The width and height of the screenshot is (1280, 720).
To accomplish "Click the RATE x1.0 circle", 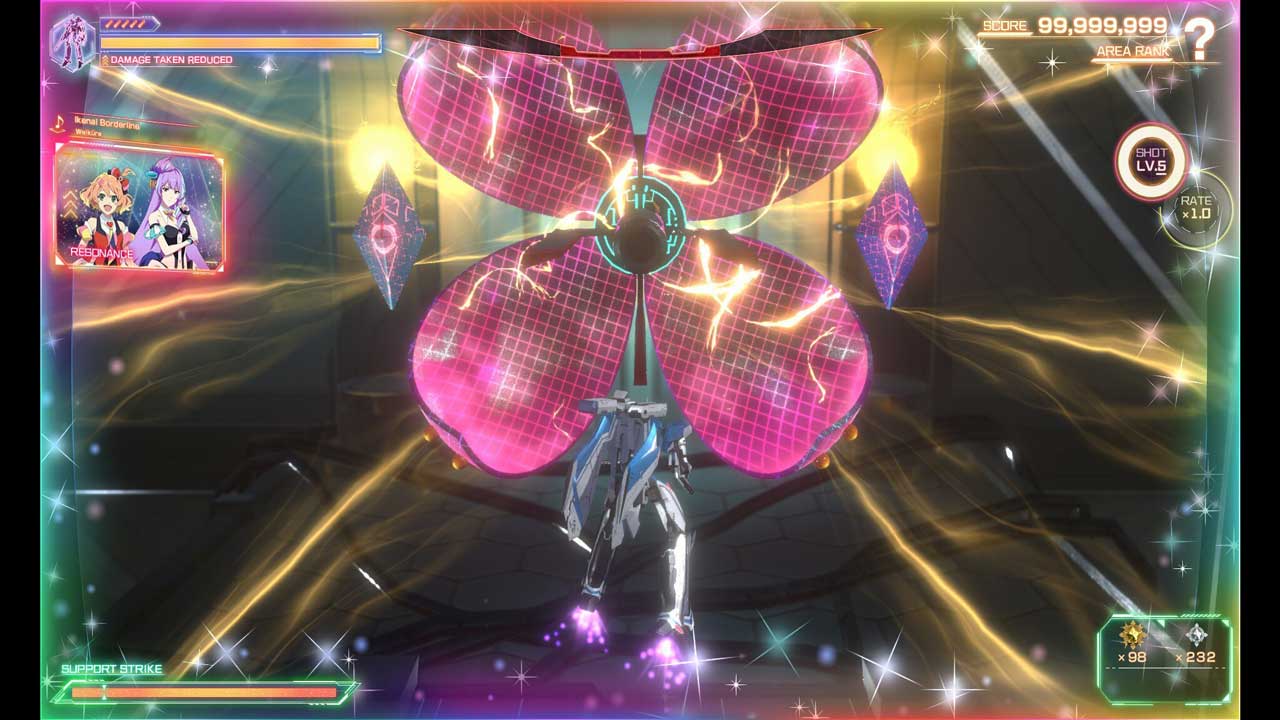I will click(1196, 208).
